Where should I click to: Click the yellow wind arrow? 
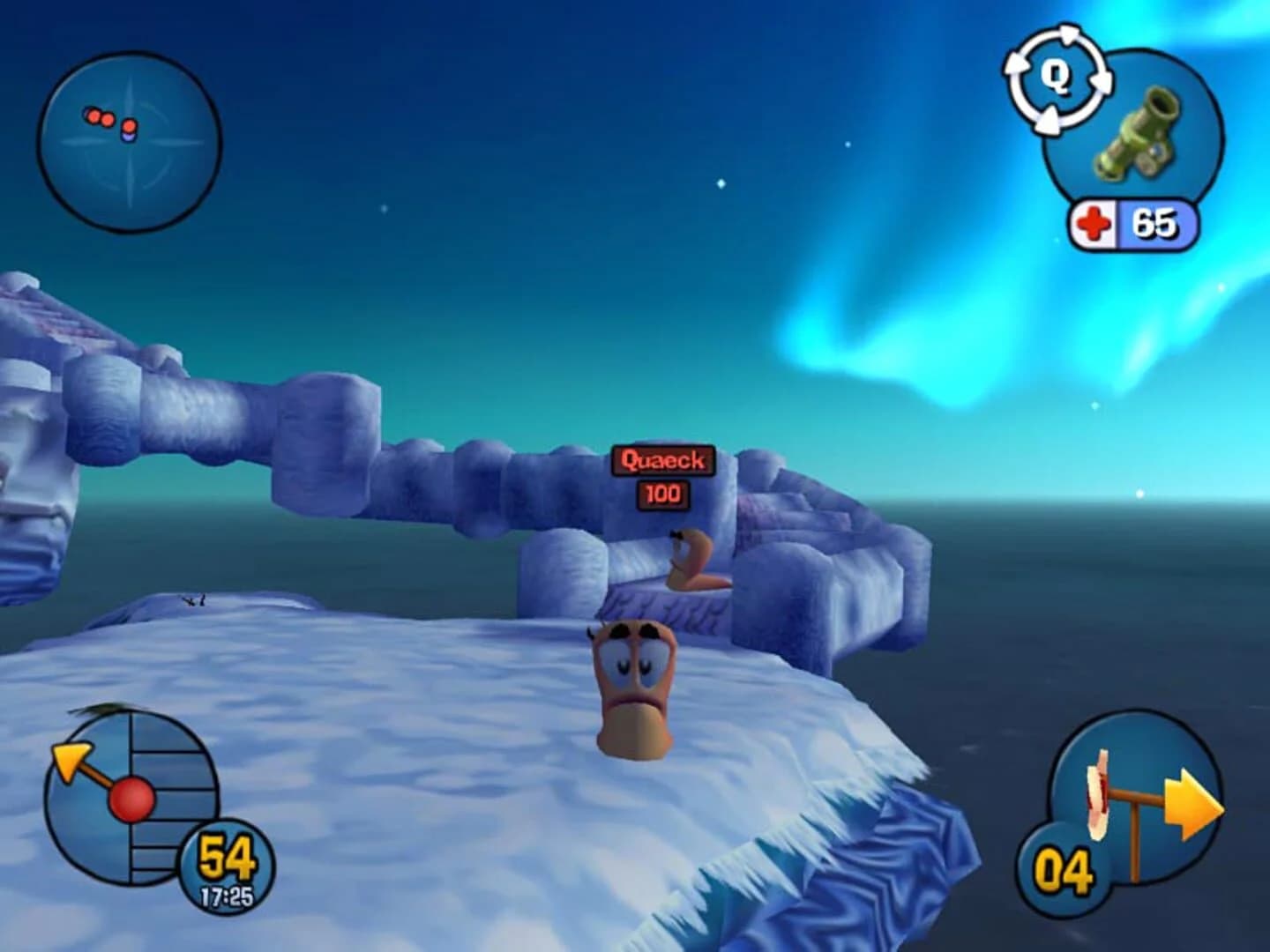pyautogui.click(x=71, y=758)
